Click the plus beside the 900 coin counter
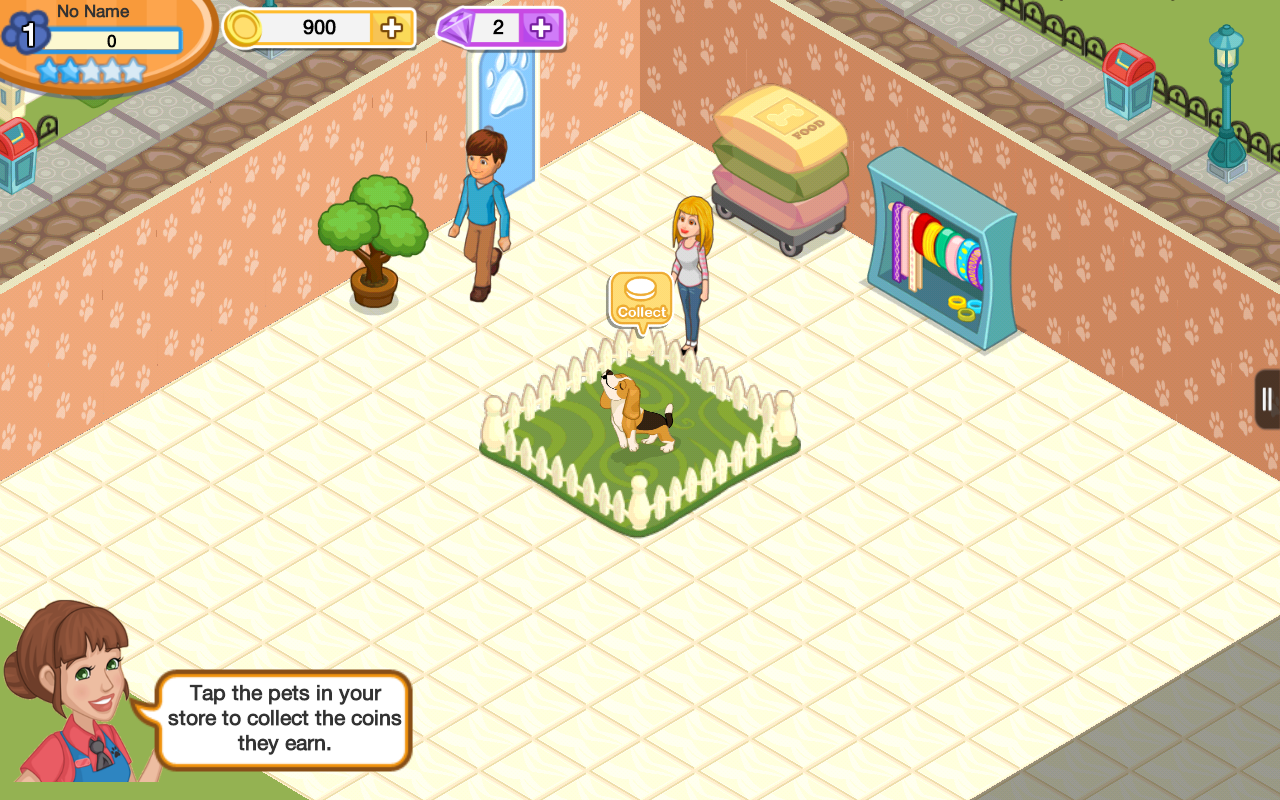 394,27
